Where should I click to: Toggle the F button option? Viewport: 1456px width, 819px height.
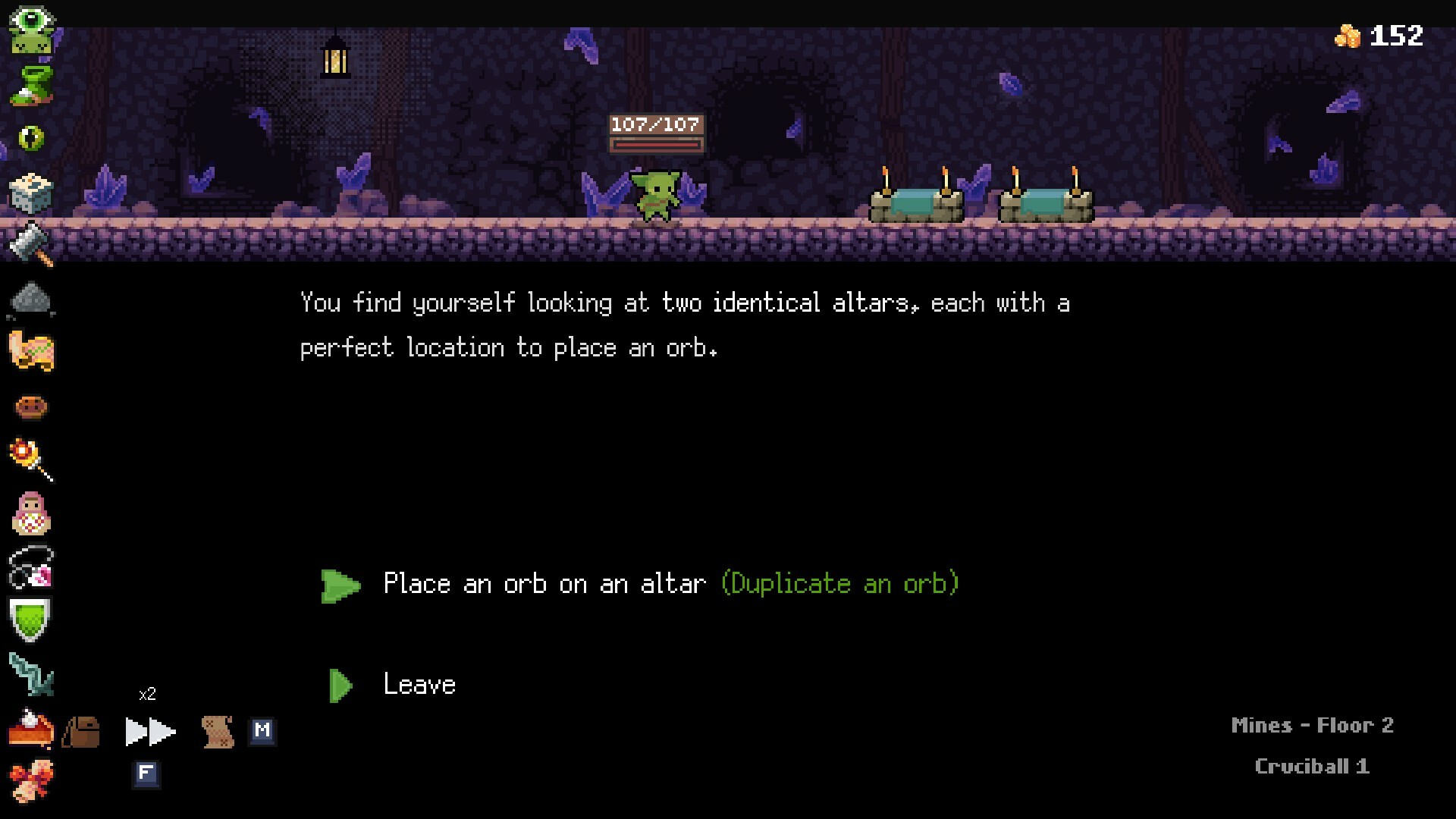click(x=146, y=775)
